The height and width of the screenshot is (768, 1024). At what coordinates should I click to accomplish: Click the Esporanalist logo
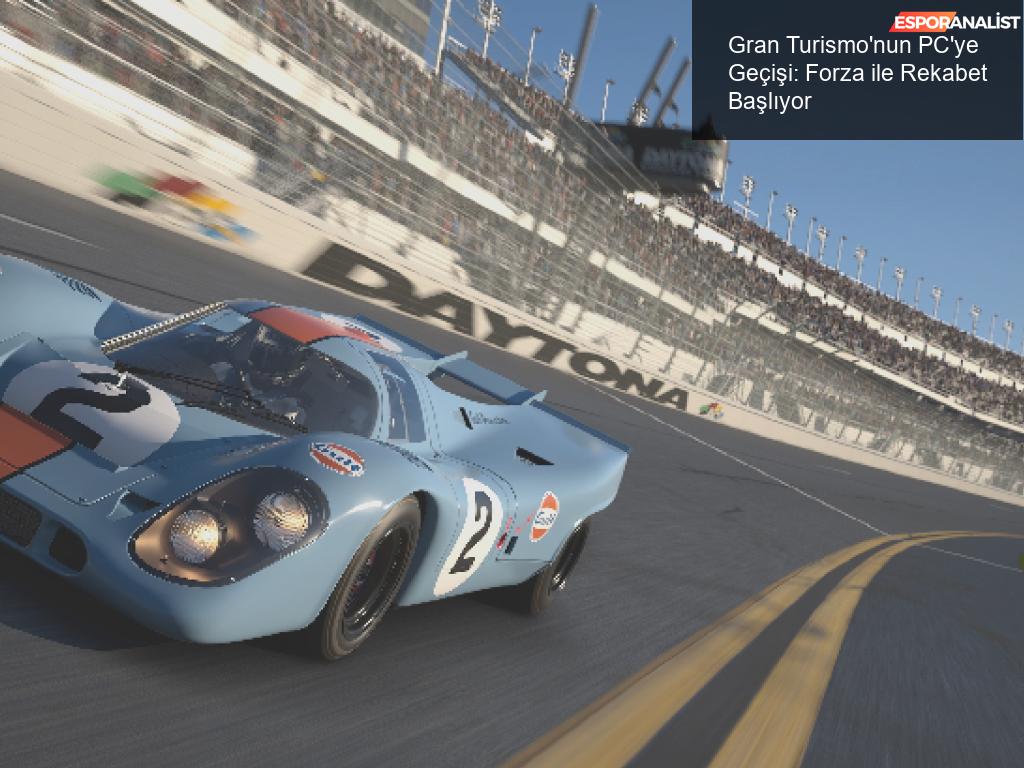(950, 22)
